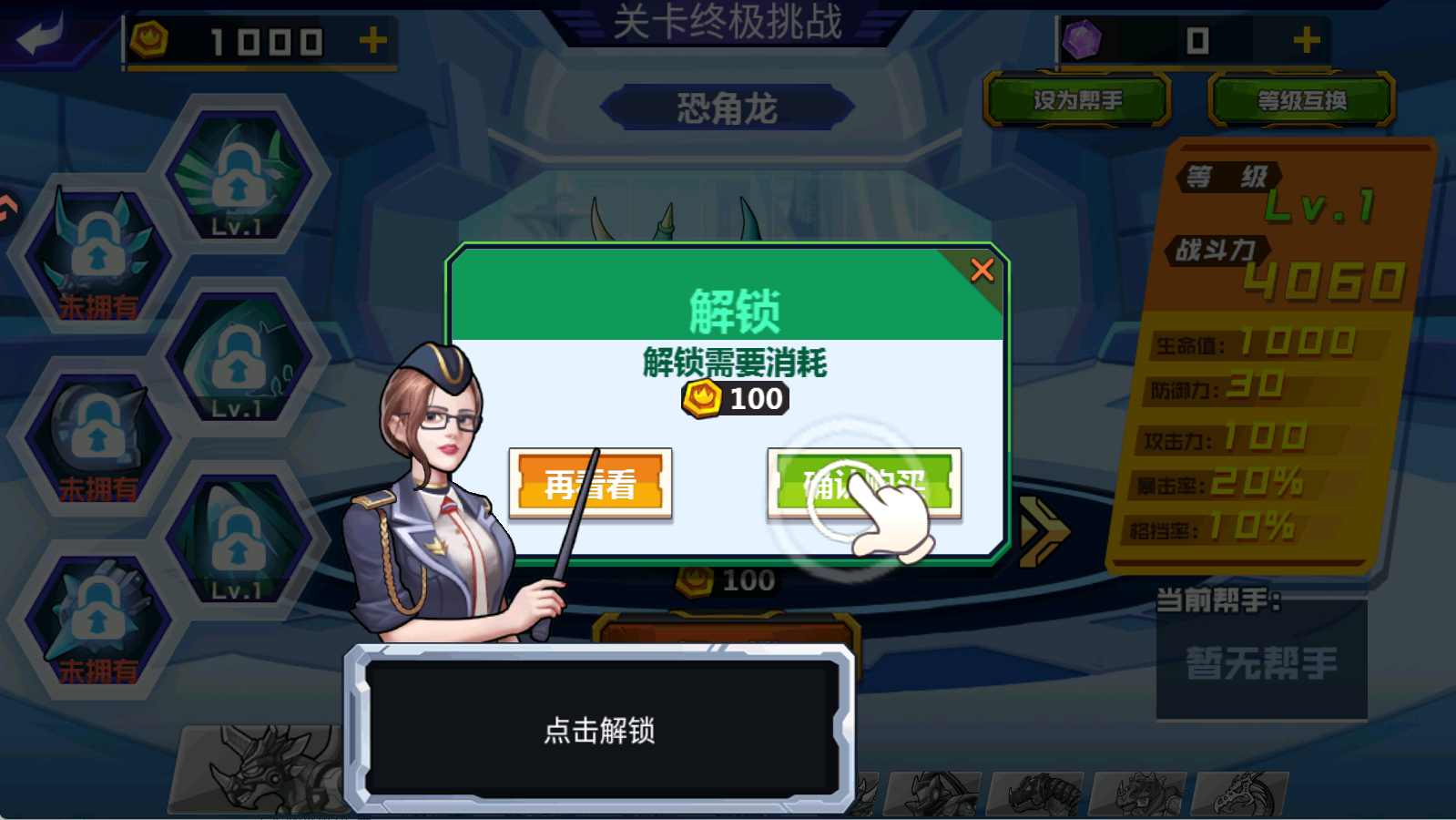Viewport: 1456px width, 820px height.
Task: Click the 等级互换 button
Action: 1299,100
